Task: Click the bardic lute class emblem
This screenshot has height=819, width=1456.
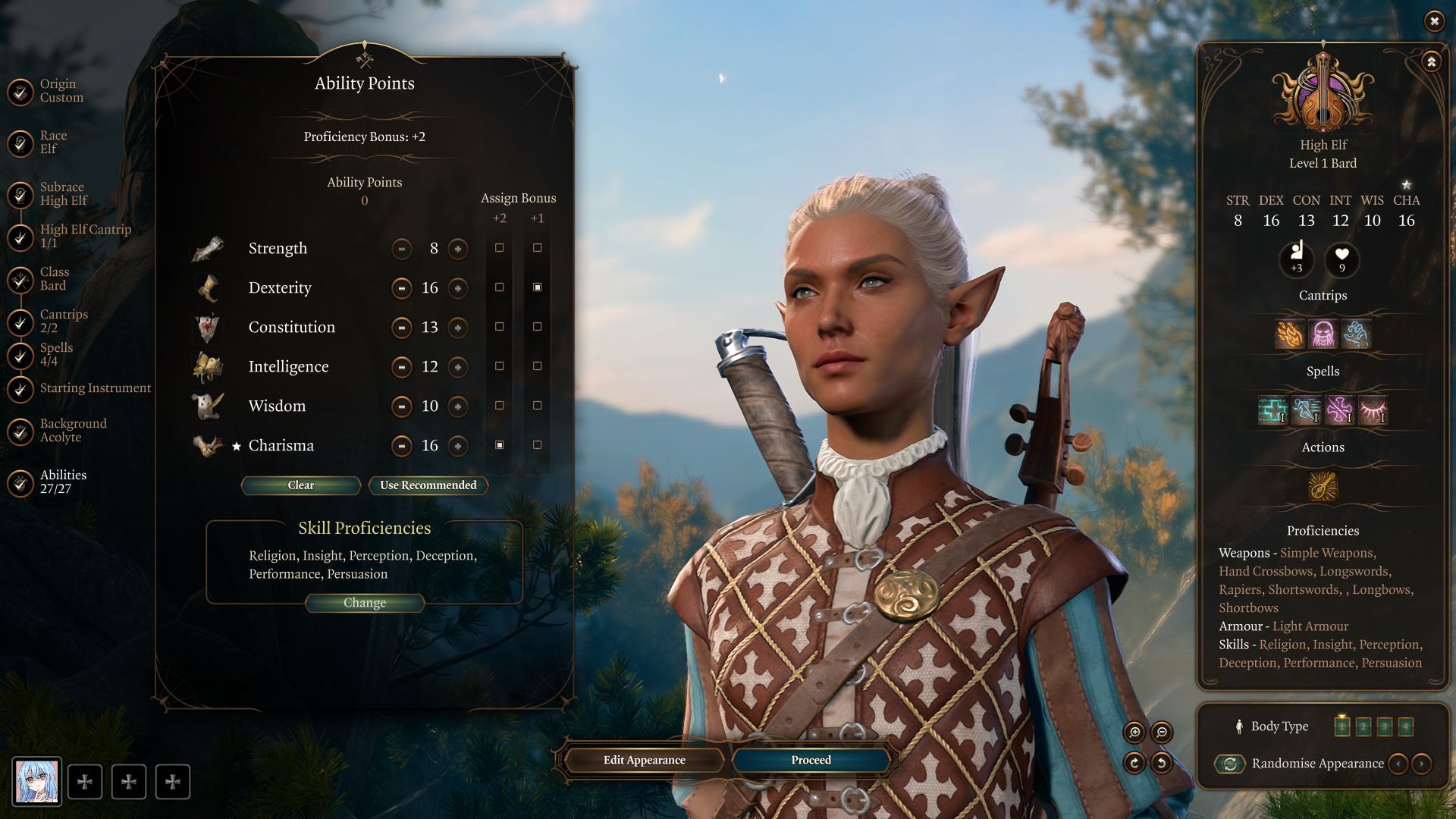Action: coord(1322,95)
